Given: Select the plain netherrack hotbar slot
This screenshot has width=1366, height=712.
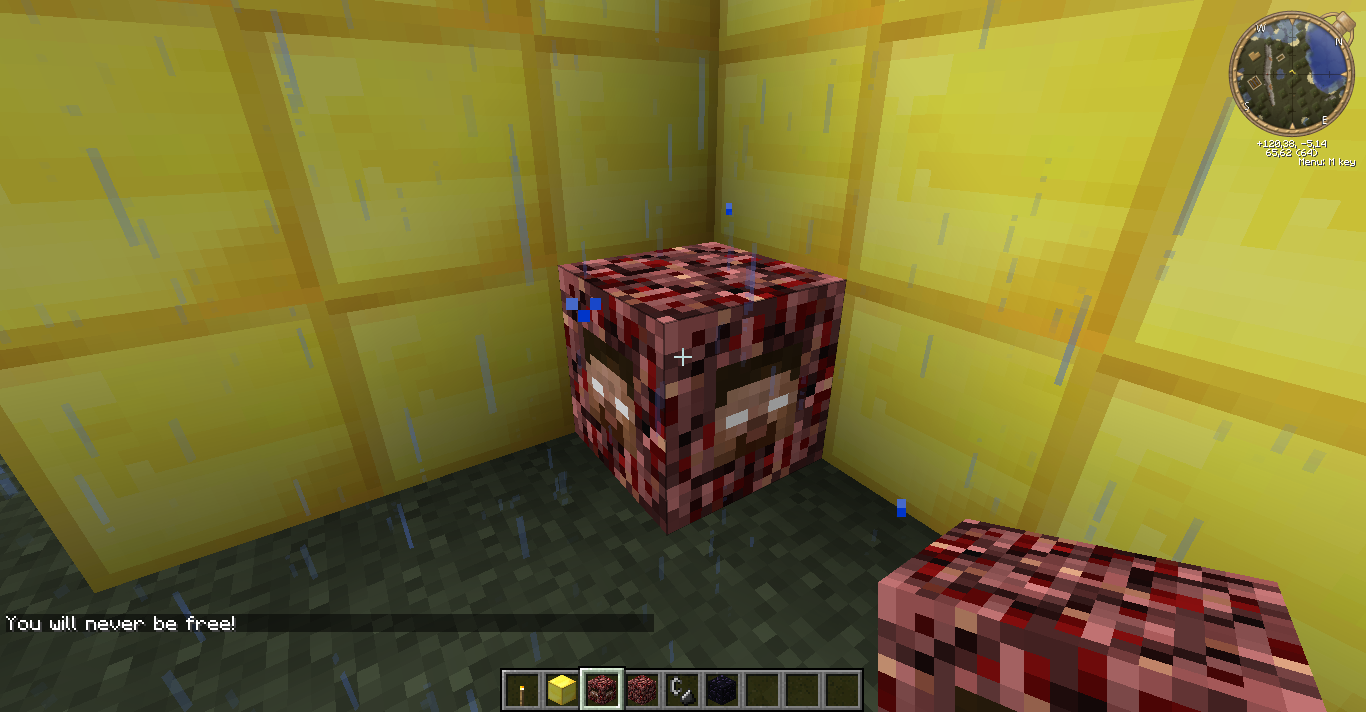Looking at the screenshot, I should pyautogui.click(x=642, y=689).
